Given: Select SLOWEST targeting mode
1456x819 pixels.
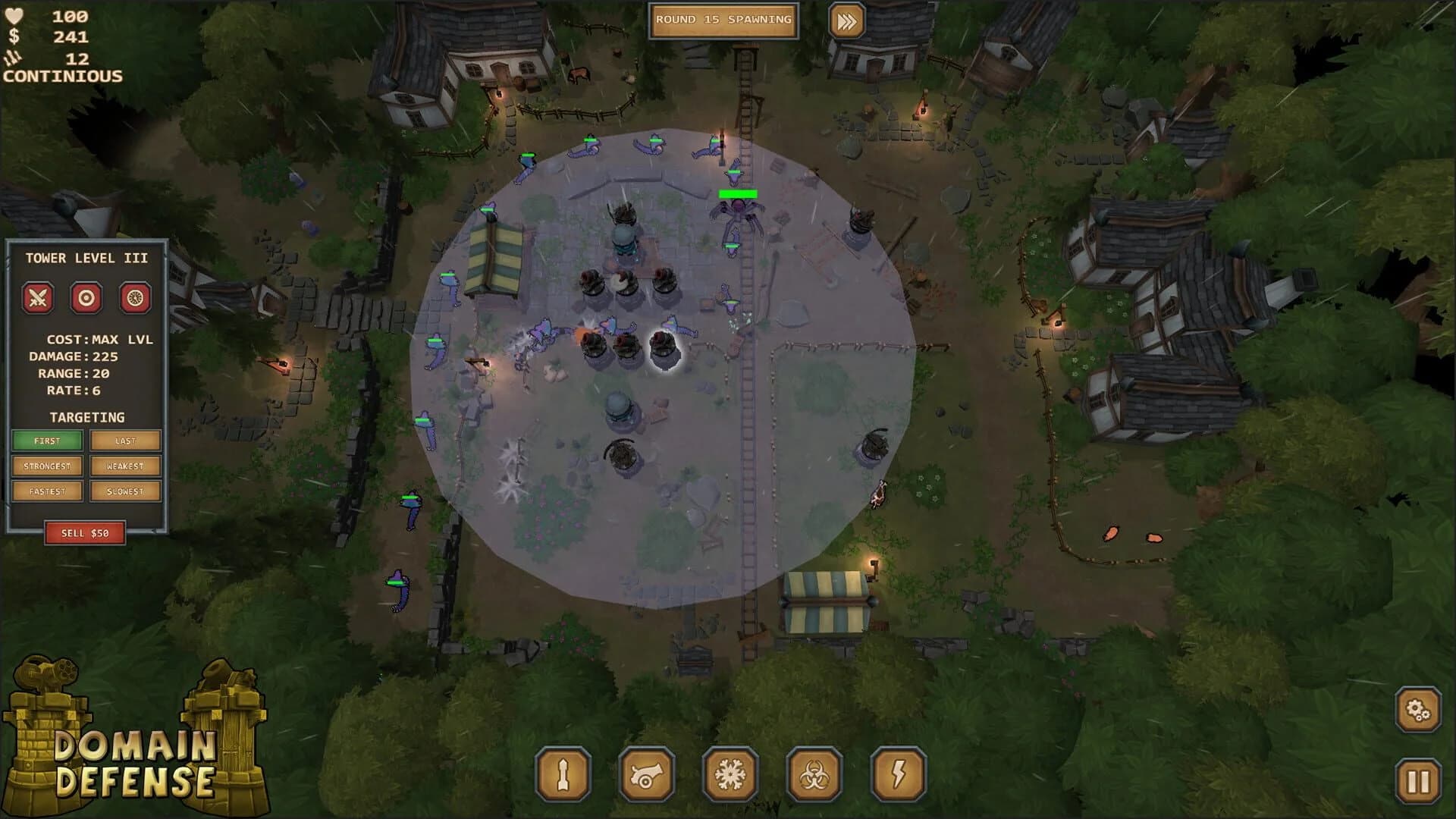Looking at the screenshot, I should [124, 491].
